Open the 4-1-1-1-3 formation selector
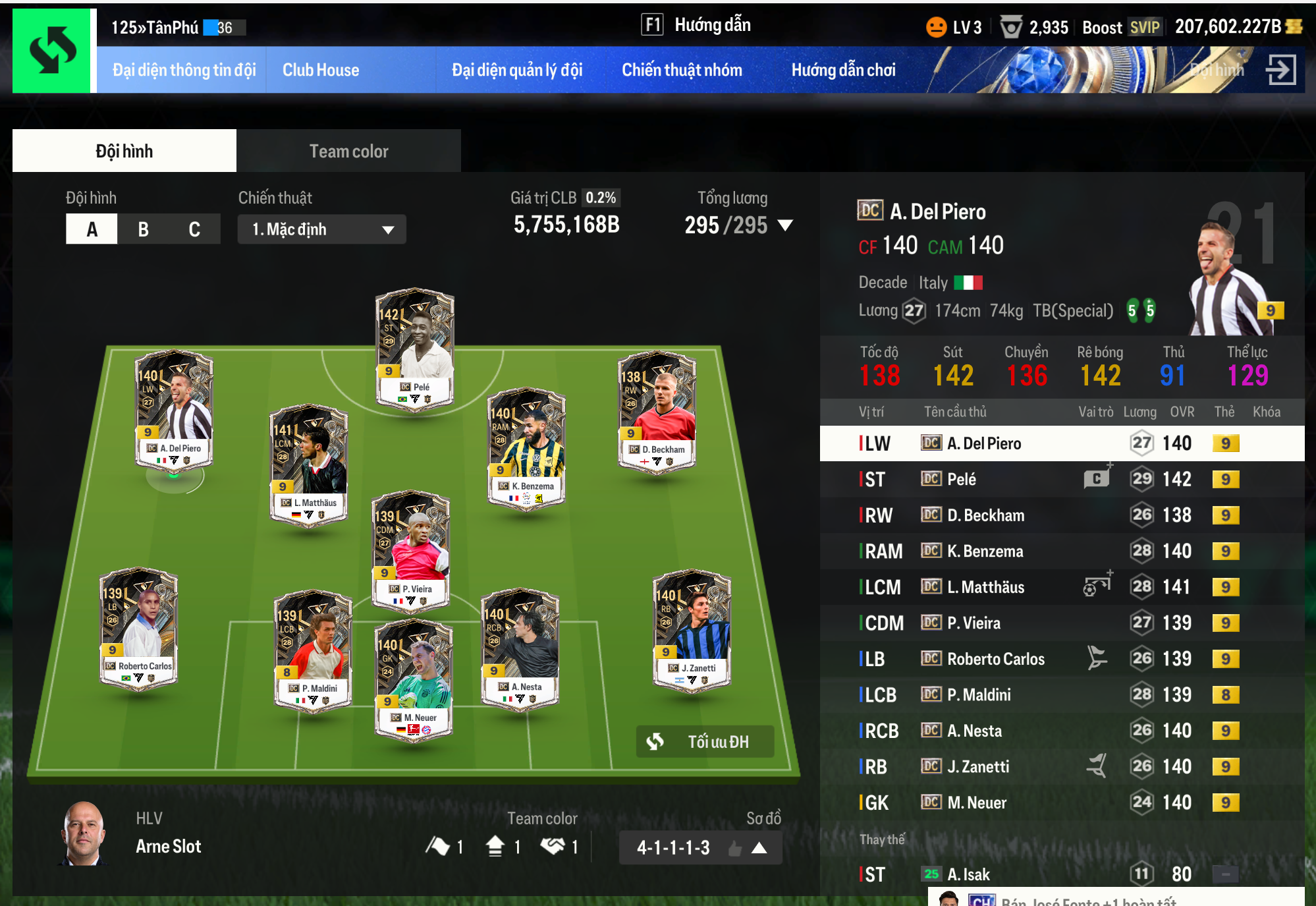 click(x=700, y=847)
